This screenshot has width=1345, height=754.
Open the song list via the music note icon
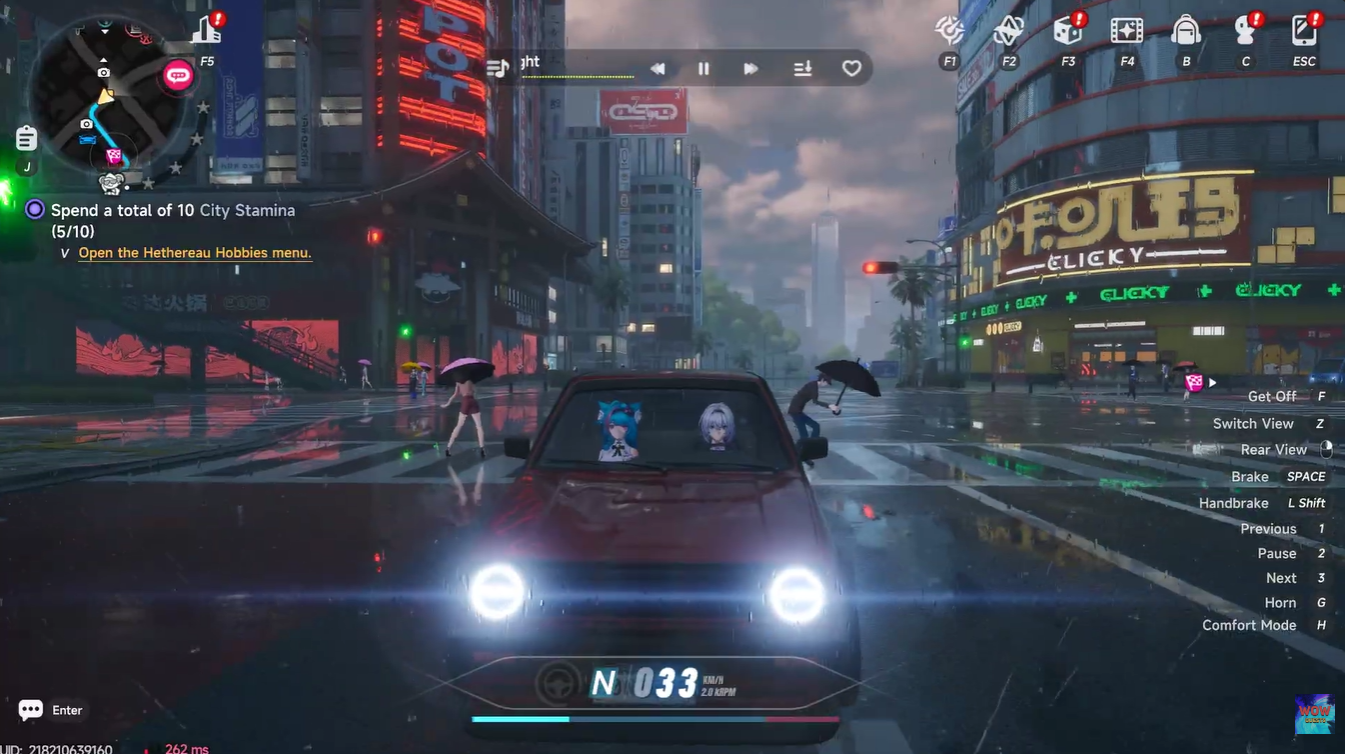[499, 68]
